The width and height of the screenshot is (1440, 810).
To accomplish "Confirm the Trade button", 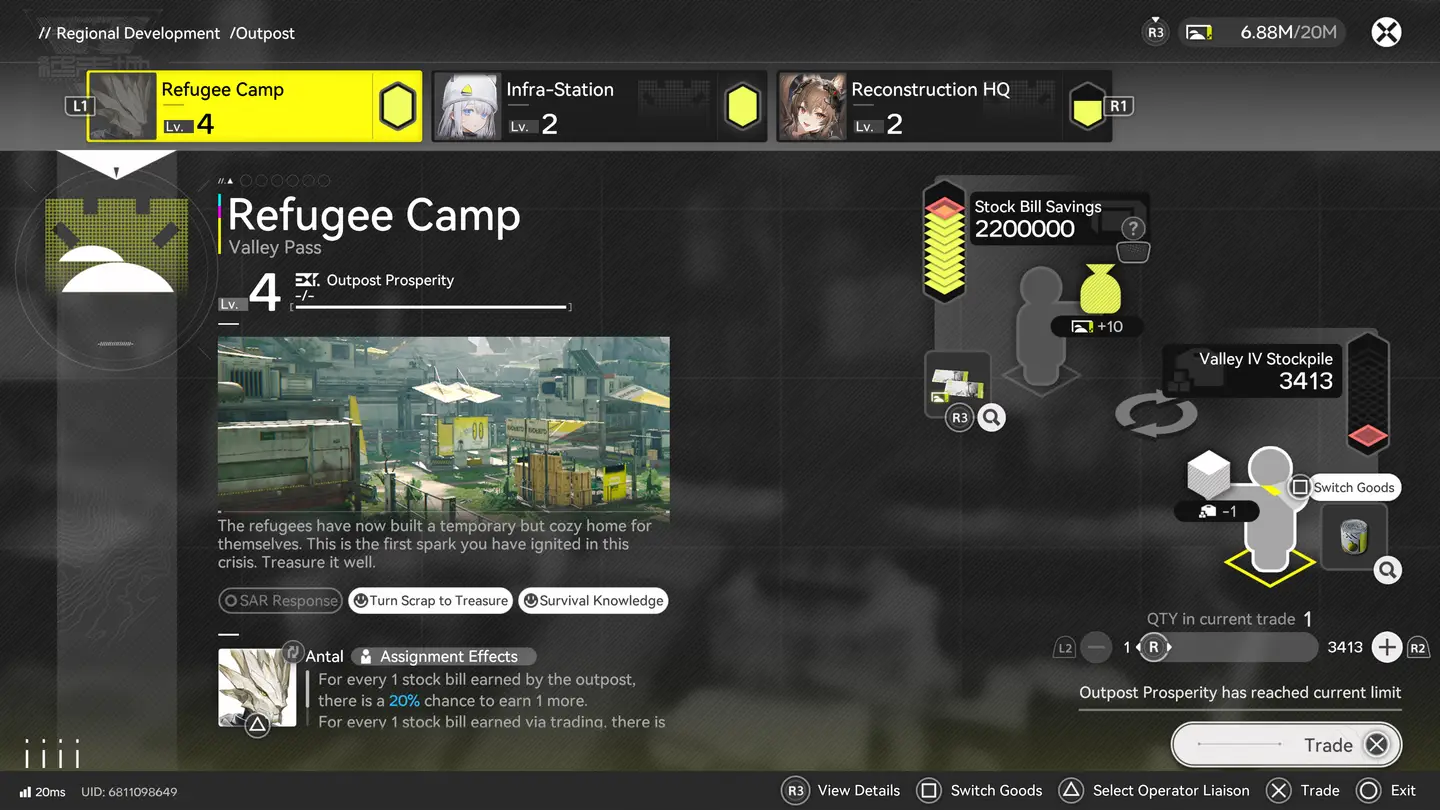I will coord(1286,745).
